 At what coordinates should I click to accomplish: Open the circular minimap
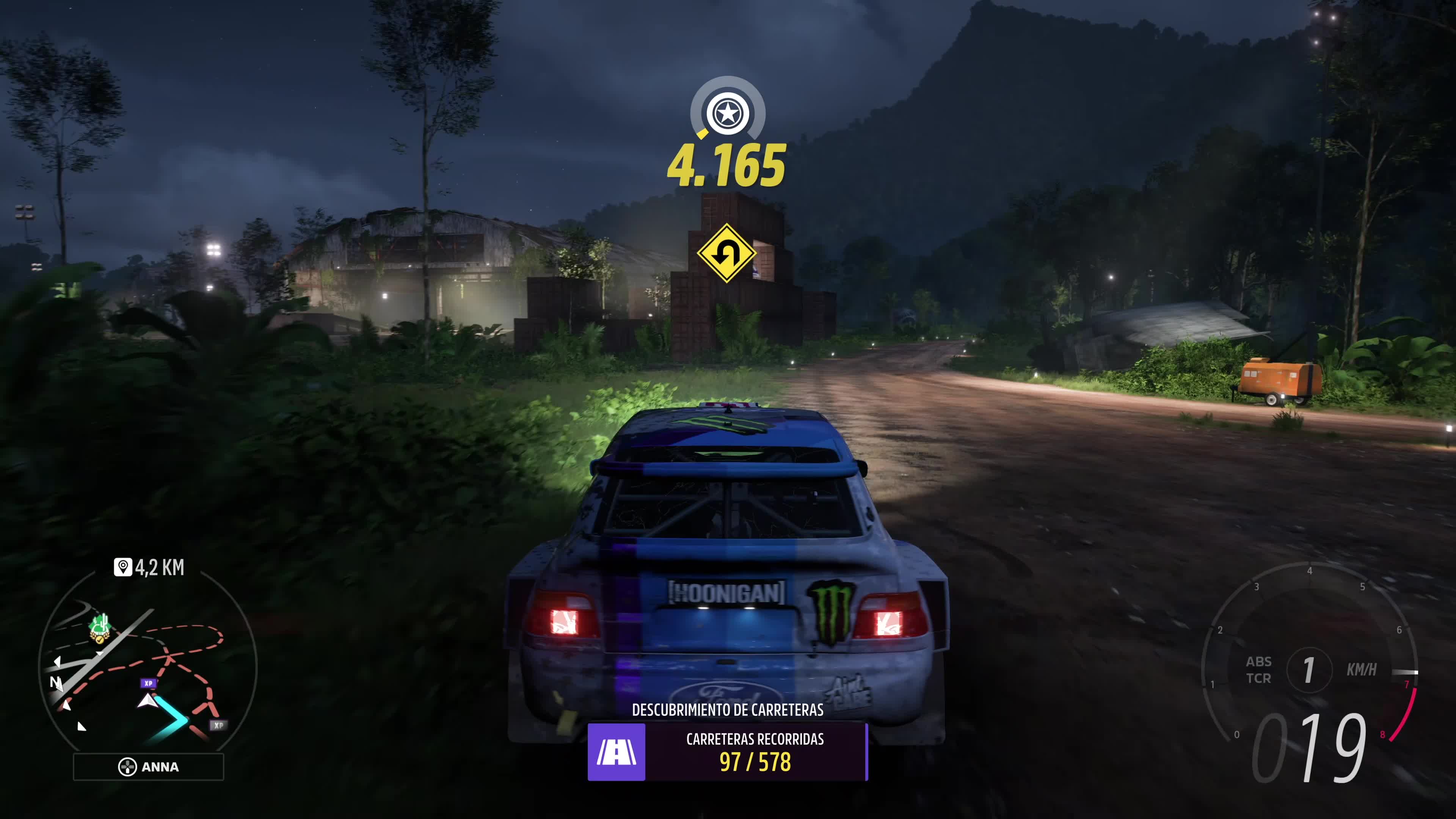(148, 667)
